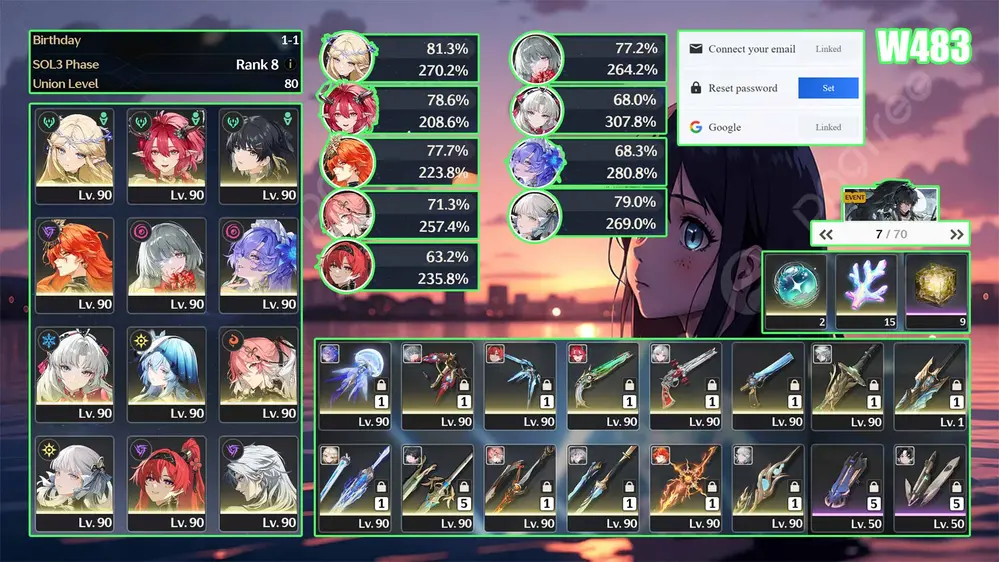
Task: Select the glowing teal orb item
Action: 796,292
